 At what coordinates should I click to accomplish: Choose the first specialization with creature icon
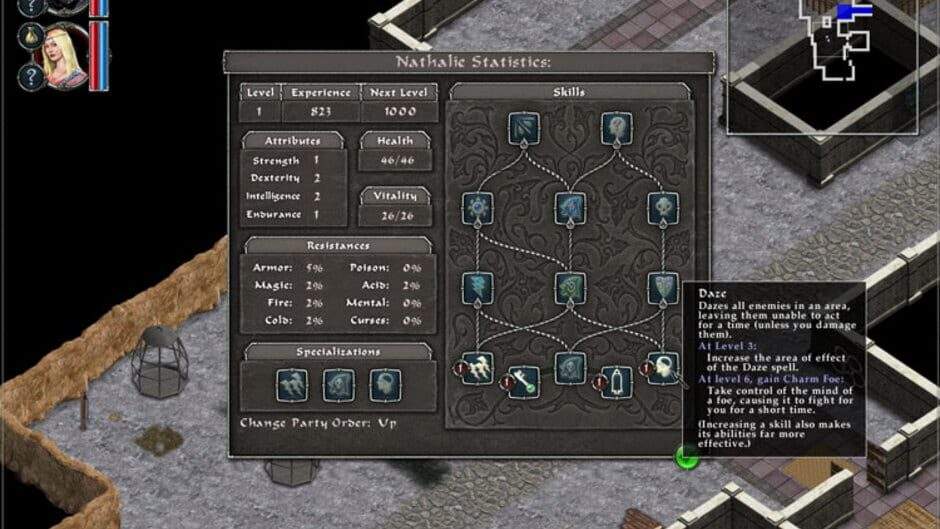click(290, 385)
